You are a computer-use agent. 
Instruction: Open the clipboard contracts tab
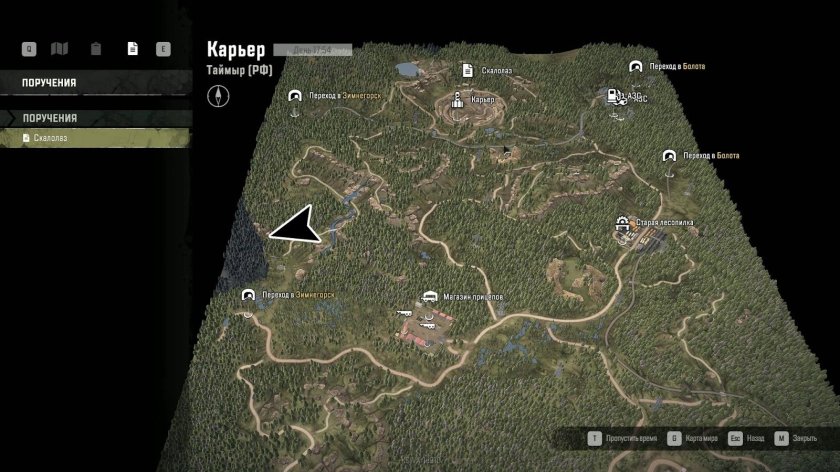click(95, 48)
